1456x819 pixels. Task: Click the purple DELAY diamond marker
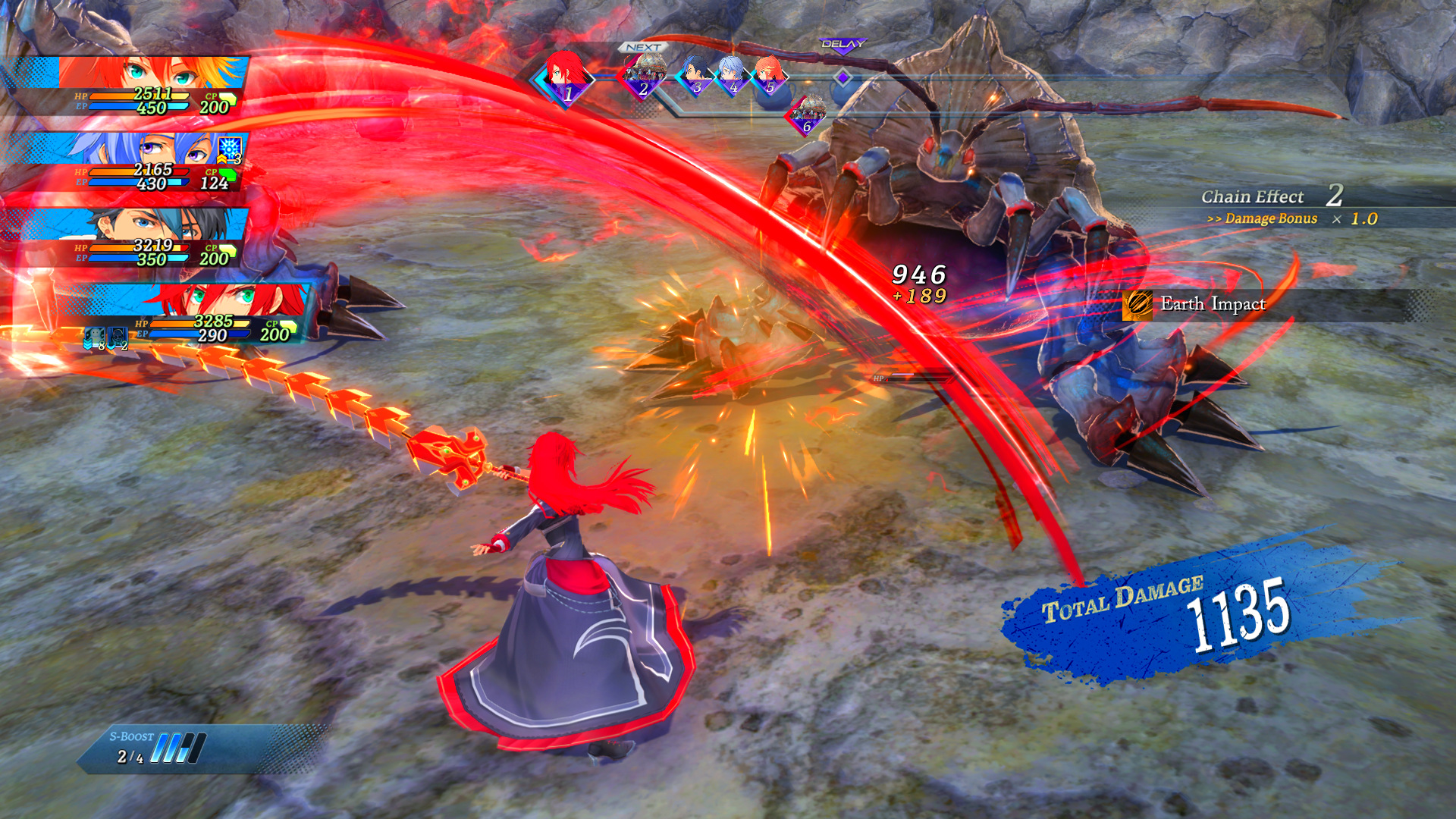[x=843, y=77]
